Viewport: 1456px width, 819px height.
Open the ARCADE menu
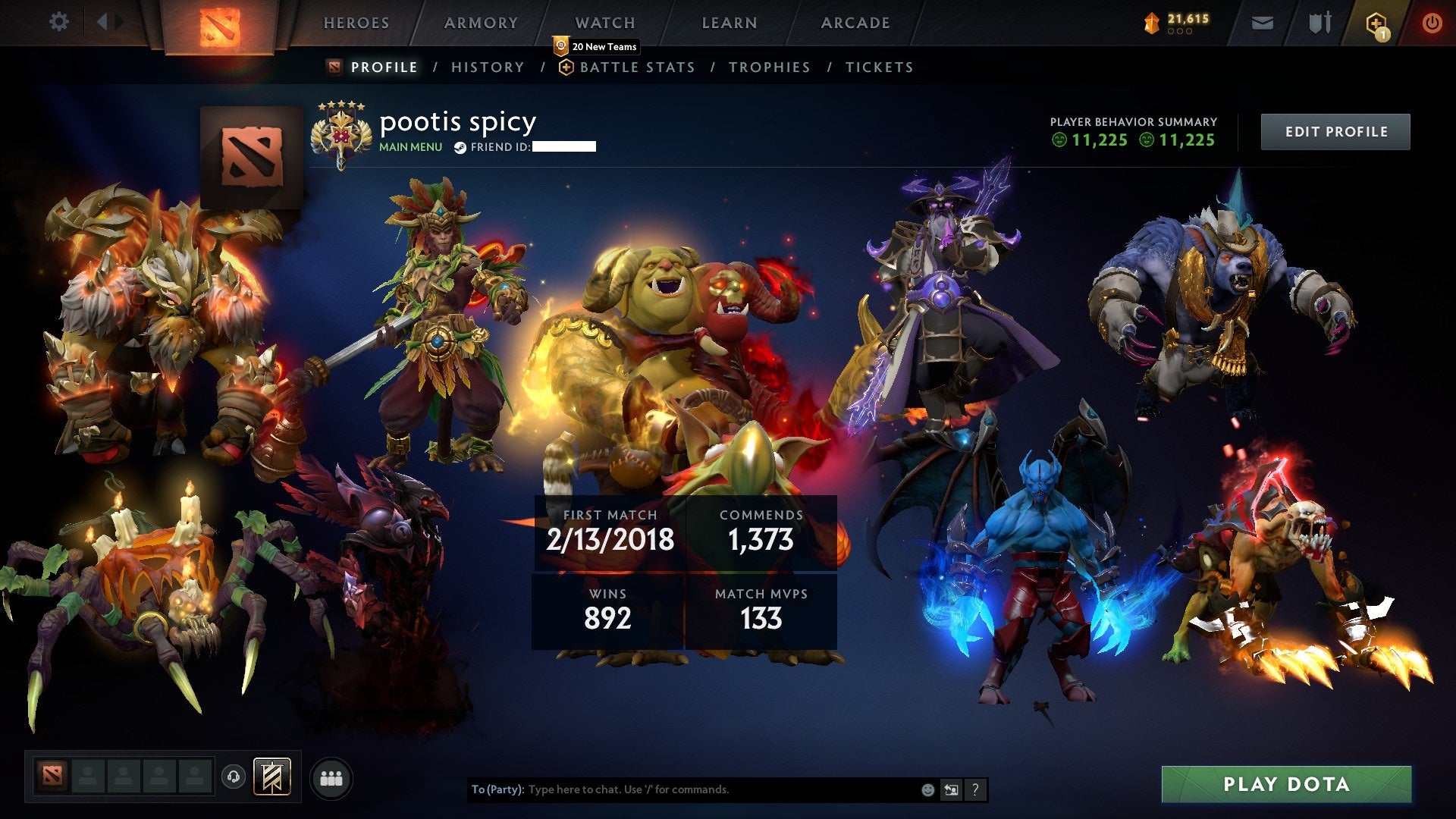click(x=855, y=23)
